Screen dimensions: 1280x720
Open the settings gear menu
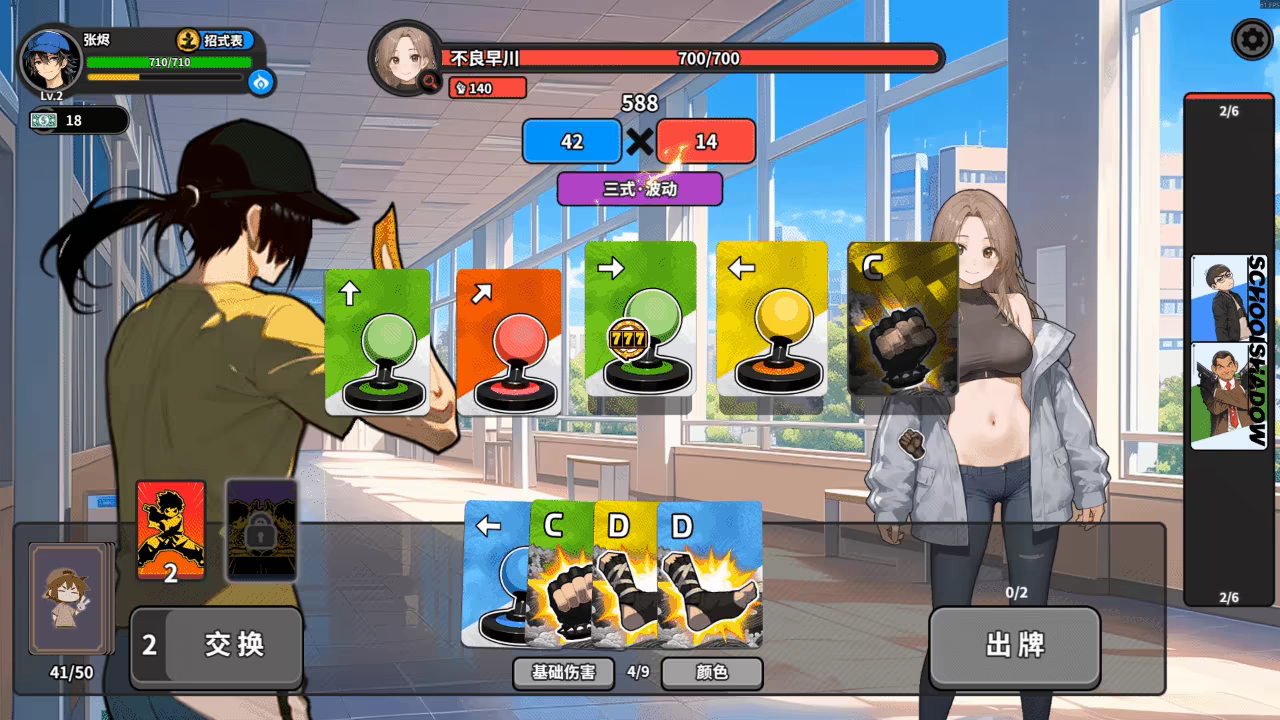tap(1250, 41)
